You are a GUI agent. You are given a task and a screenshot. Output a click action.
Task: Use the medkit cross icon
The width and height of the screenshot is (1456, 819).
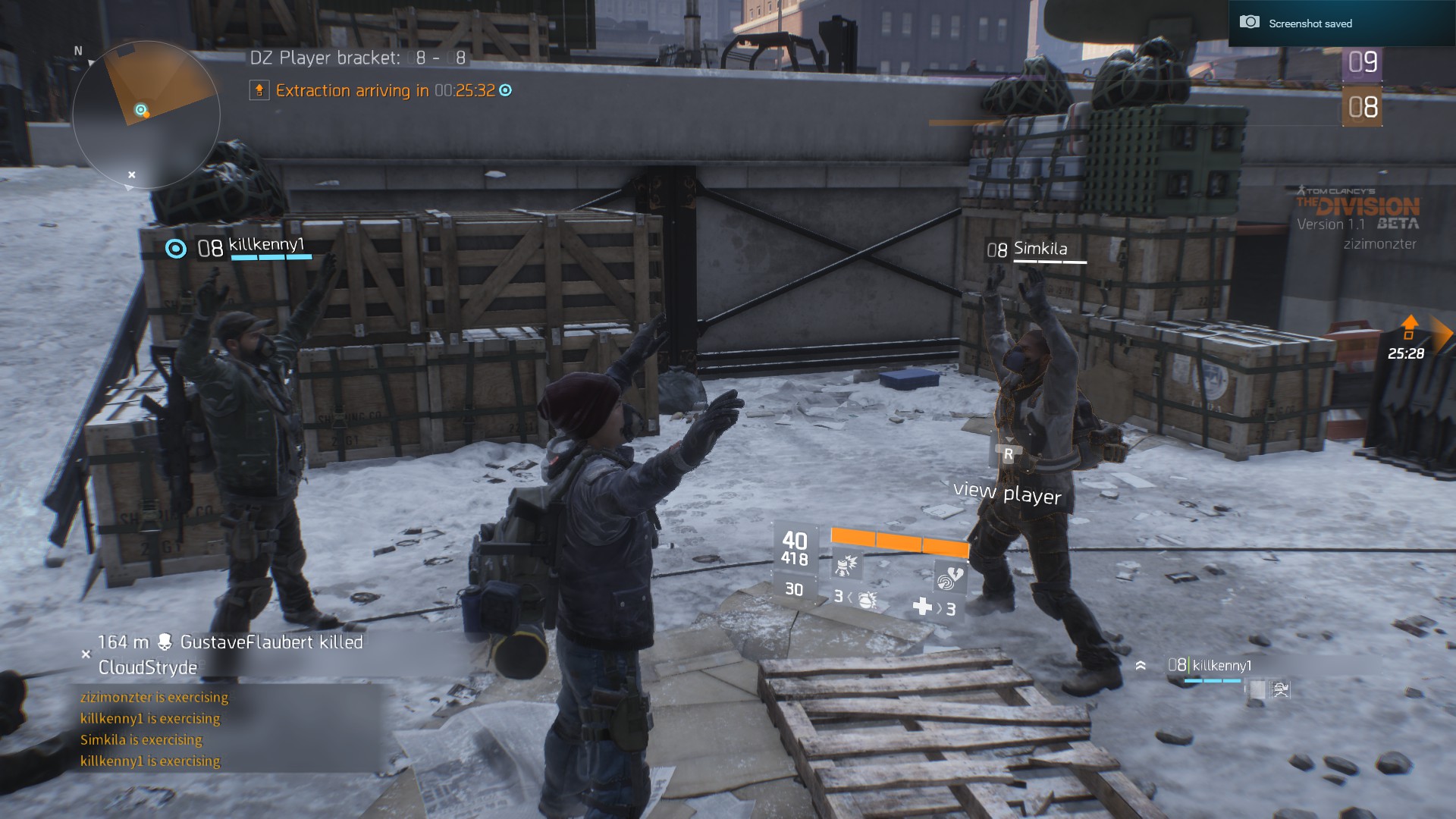(922, 607)
